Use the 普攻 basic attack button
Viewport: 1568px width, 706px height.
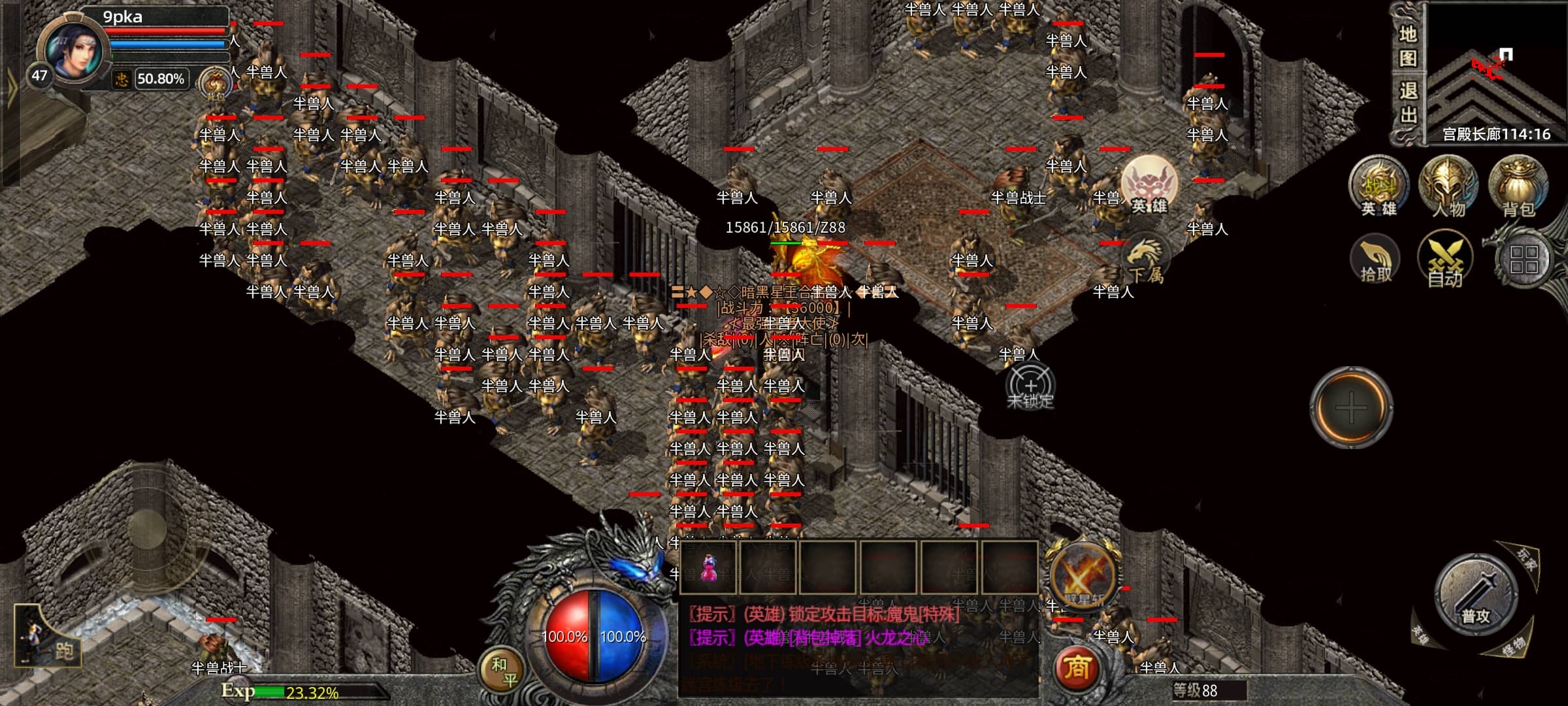1475,596
